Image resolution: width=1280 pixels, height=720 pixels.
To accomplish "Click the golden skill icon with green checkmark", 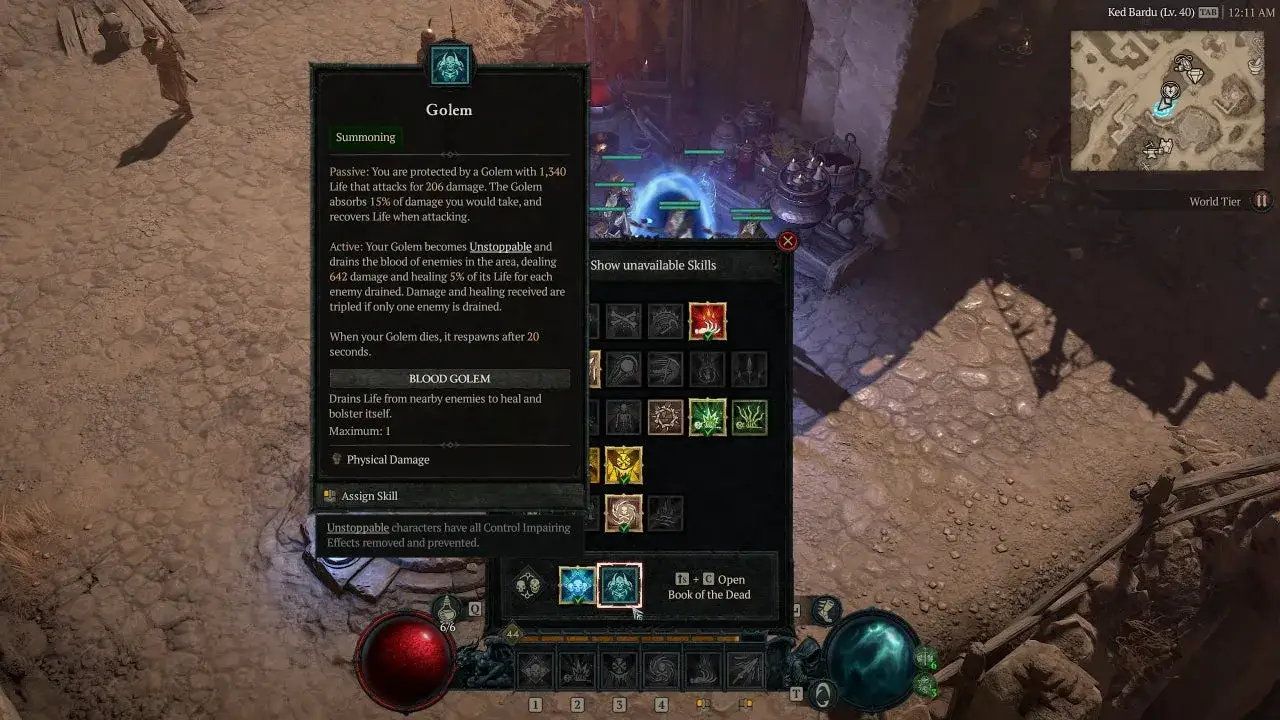I will pyautogui.click(x=624, y=463).
